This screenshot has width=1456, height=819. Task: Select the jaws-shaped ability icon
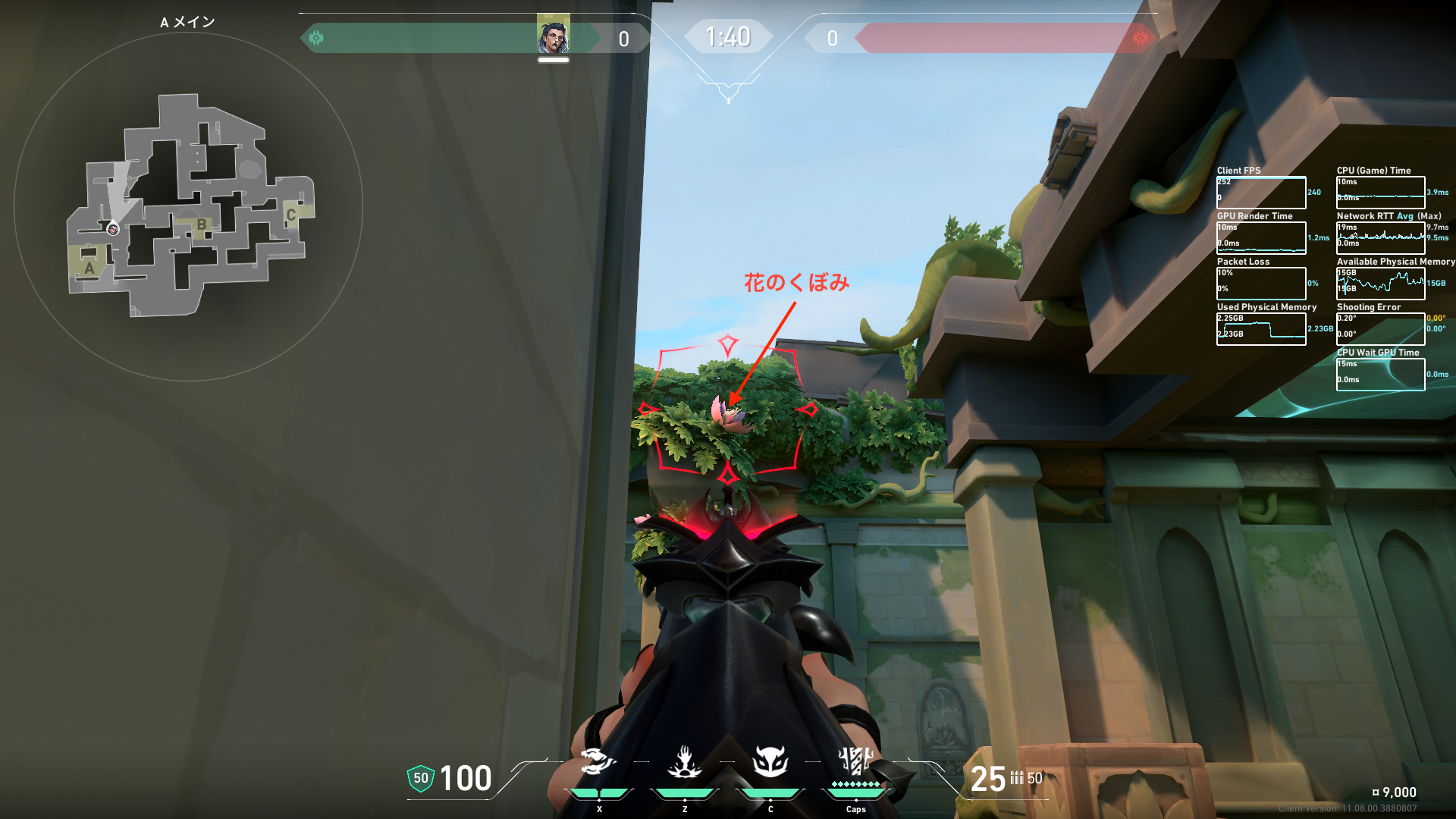coord(598,761)
